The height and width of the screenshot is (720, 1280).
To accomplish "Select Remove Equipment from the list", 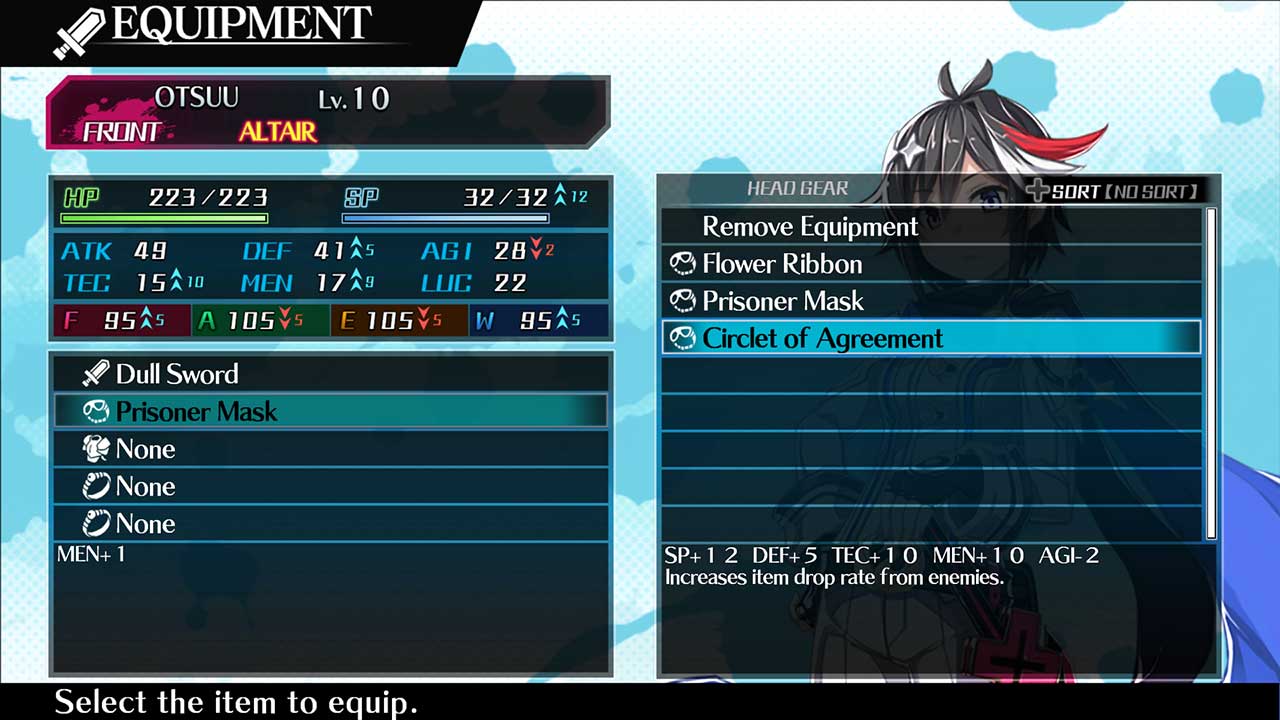I will [x=810, y=227].
